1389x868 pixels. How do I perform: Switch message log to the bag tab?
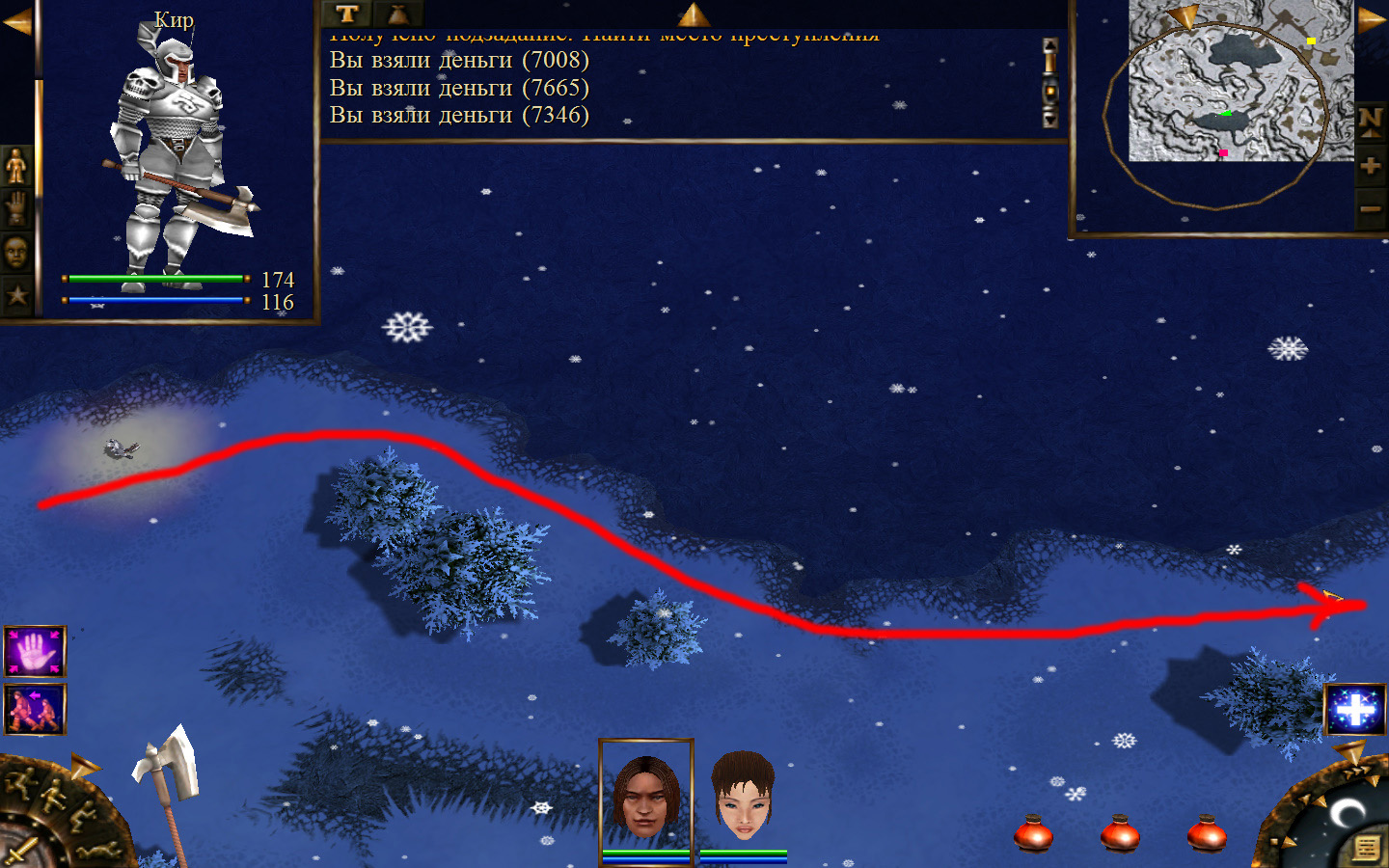point(398,14)
